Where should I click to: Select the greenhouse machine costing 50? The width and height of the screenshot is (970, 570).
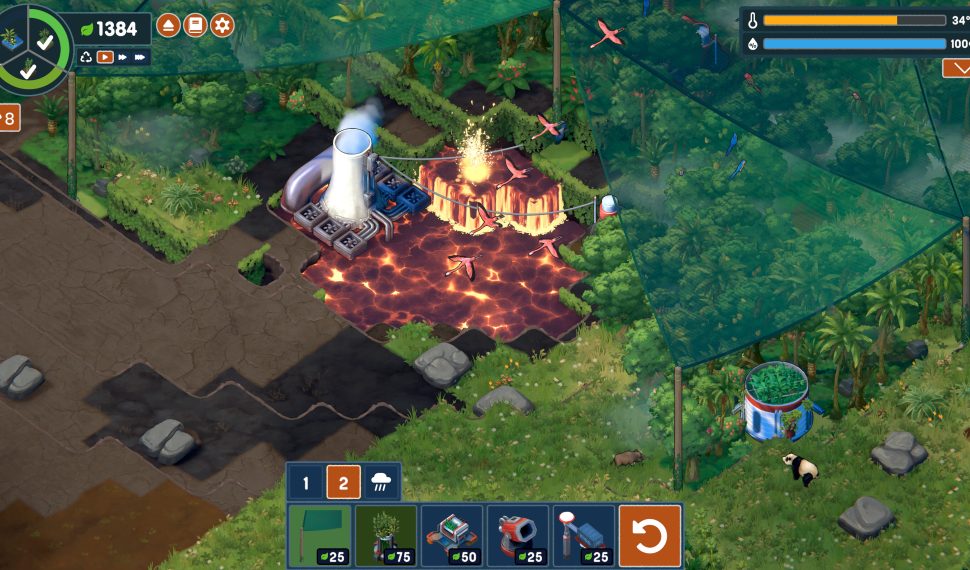pyautogui.click(x=452, y=536)
